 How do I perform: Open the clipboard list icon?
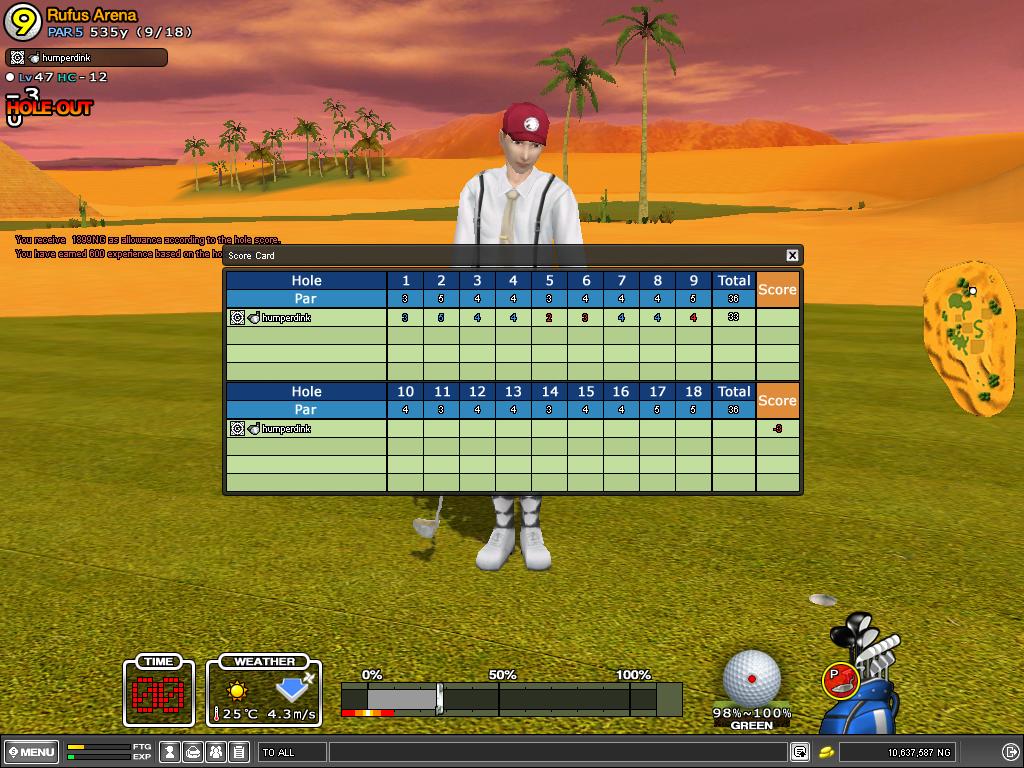pyautogui.click(x=239, y=752)
